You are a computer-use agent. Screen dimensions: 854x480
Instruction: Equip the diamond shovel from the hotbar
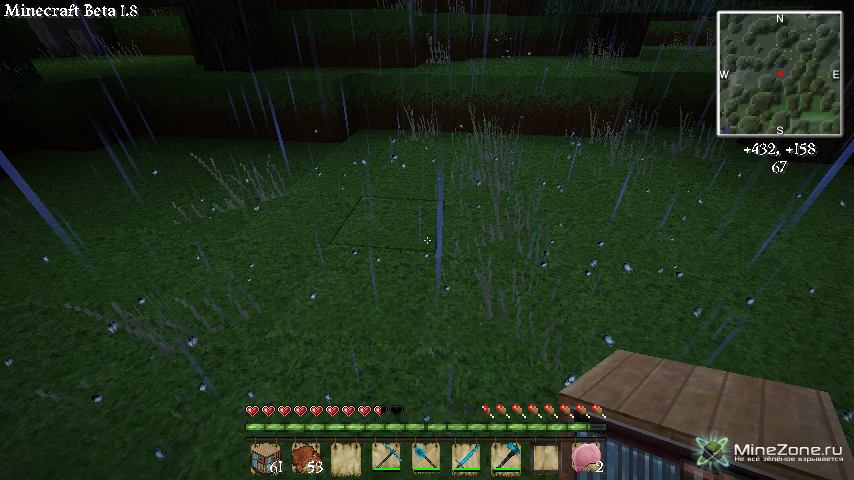(x=425, y=457)
